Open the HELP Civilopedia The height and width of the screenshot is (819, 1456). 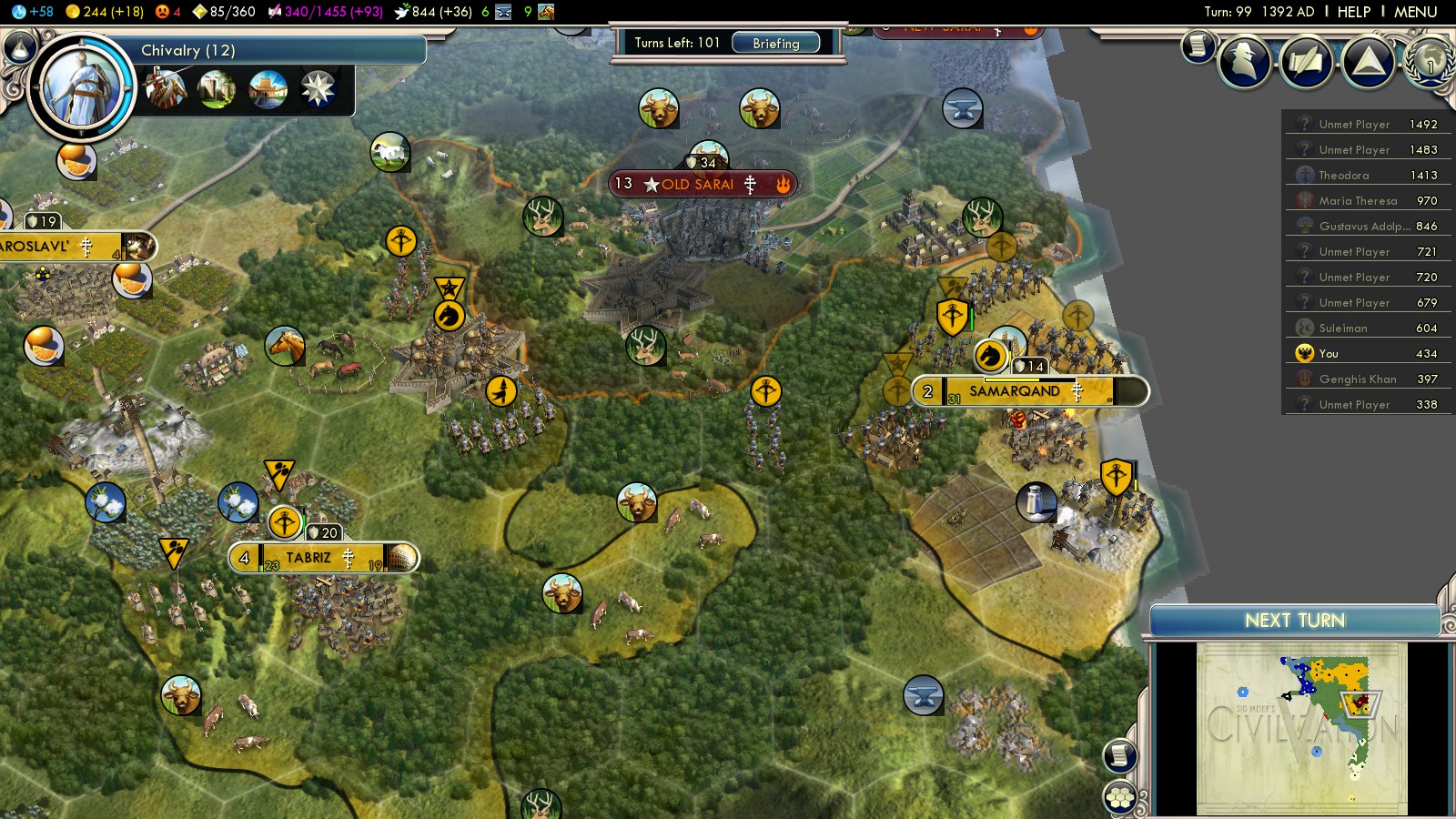click(x=1353, y=12)
